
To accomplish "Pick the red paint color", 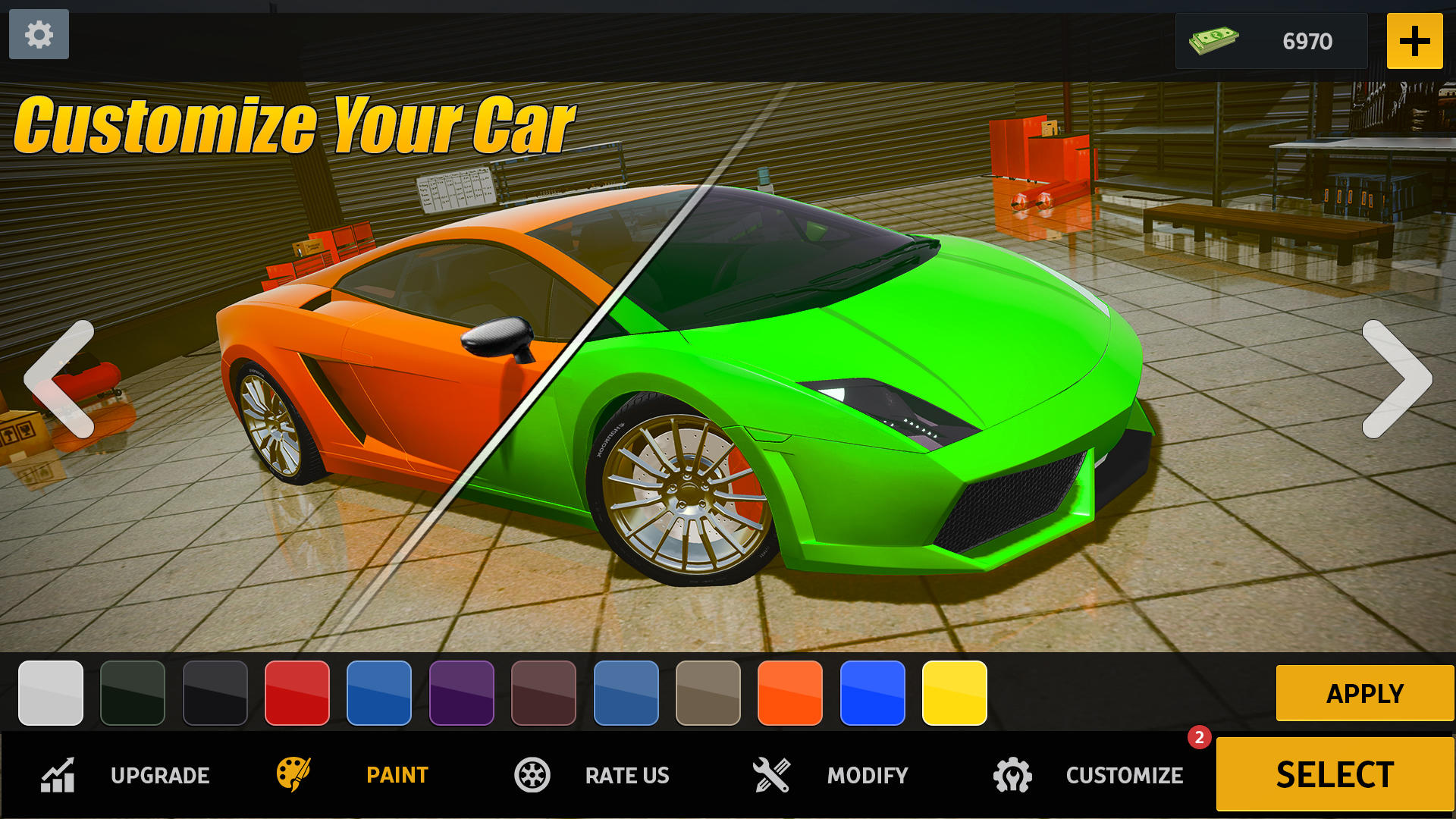I will click(297, 694).
